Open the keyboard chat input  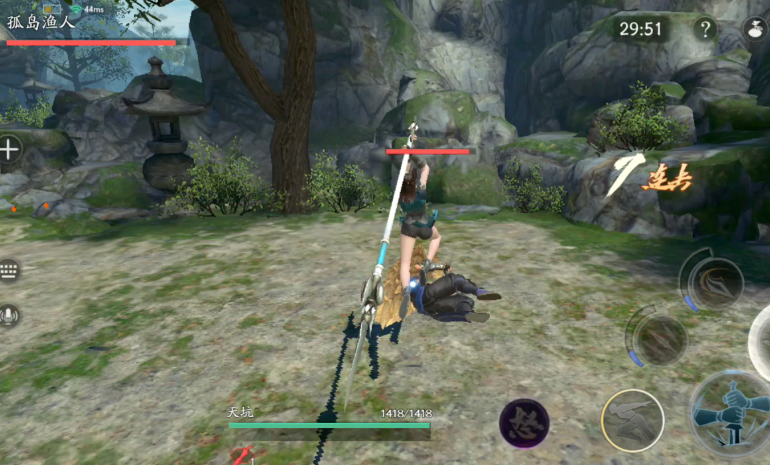[9, 271]
